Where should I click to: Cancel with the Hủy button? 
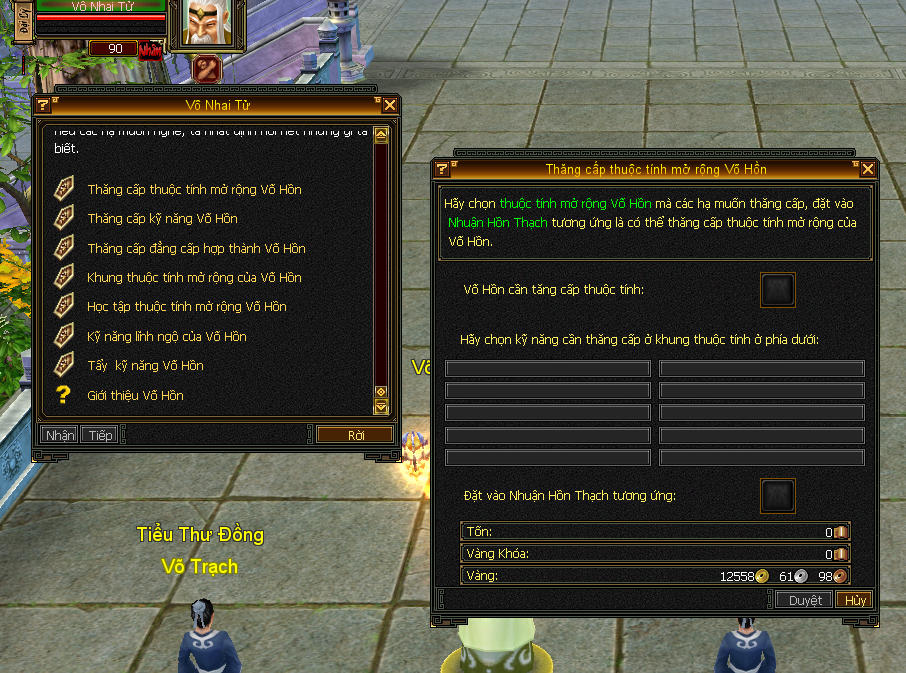pos(855,600)
